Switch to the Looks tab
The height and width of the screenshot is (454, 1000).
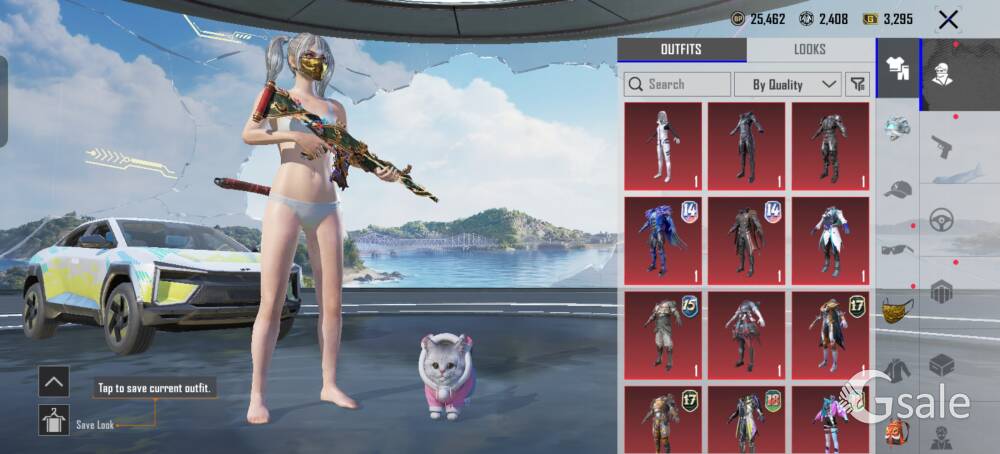tap(810, 50)
